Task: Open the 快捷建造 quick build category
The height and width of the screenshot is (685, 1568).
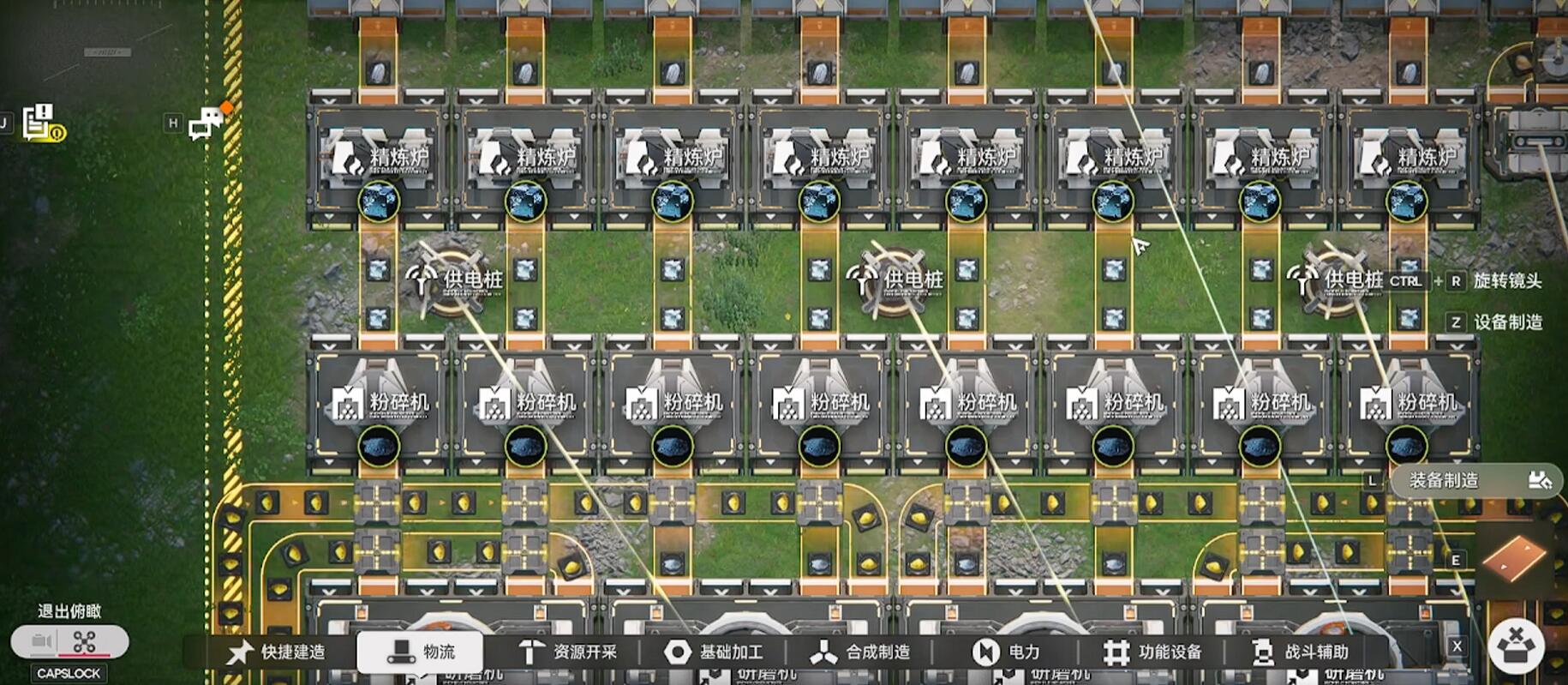Action: tap(277, 652)
